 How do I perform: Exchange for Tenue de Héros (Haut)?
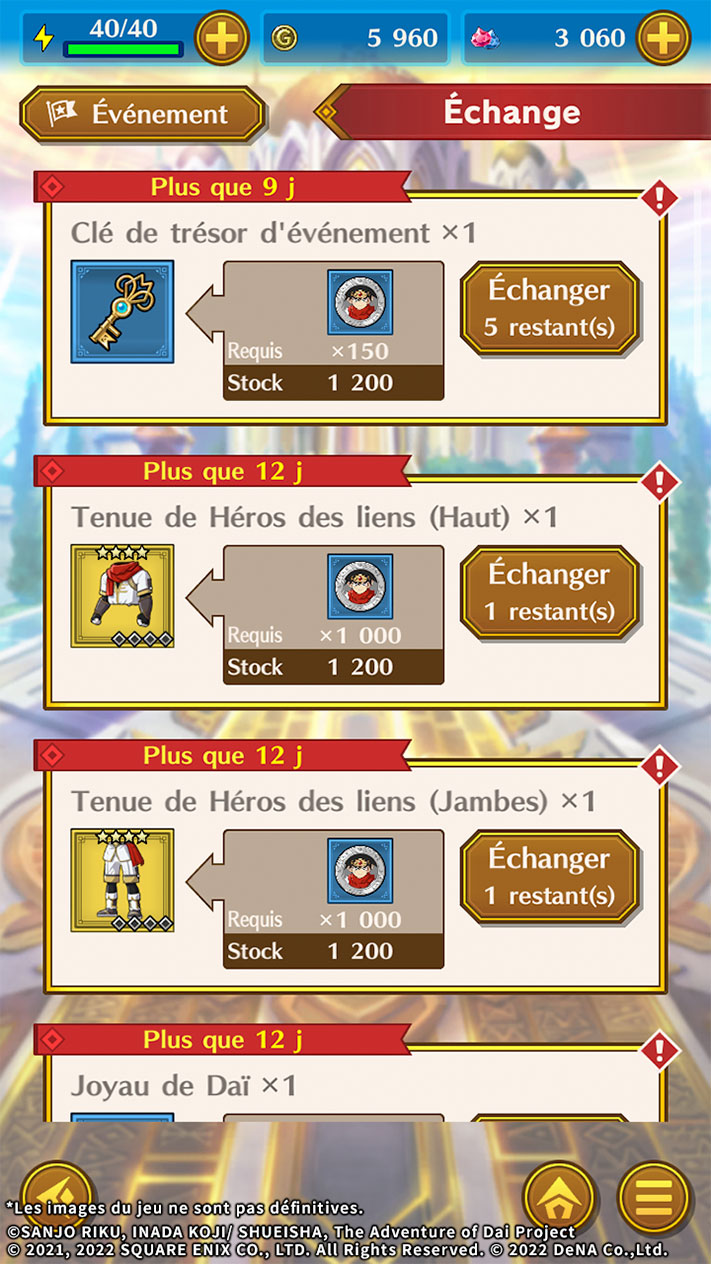click(549, 592)
